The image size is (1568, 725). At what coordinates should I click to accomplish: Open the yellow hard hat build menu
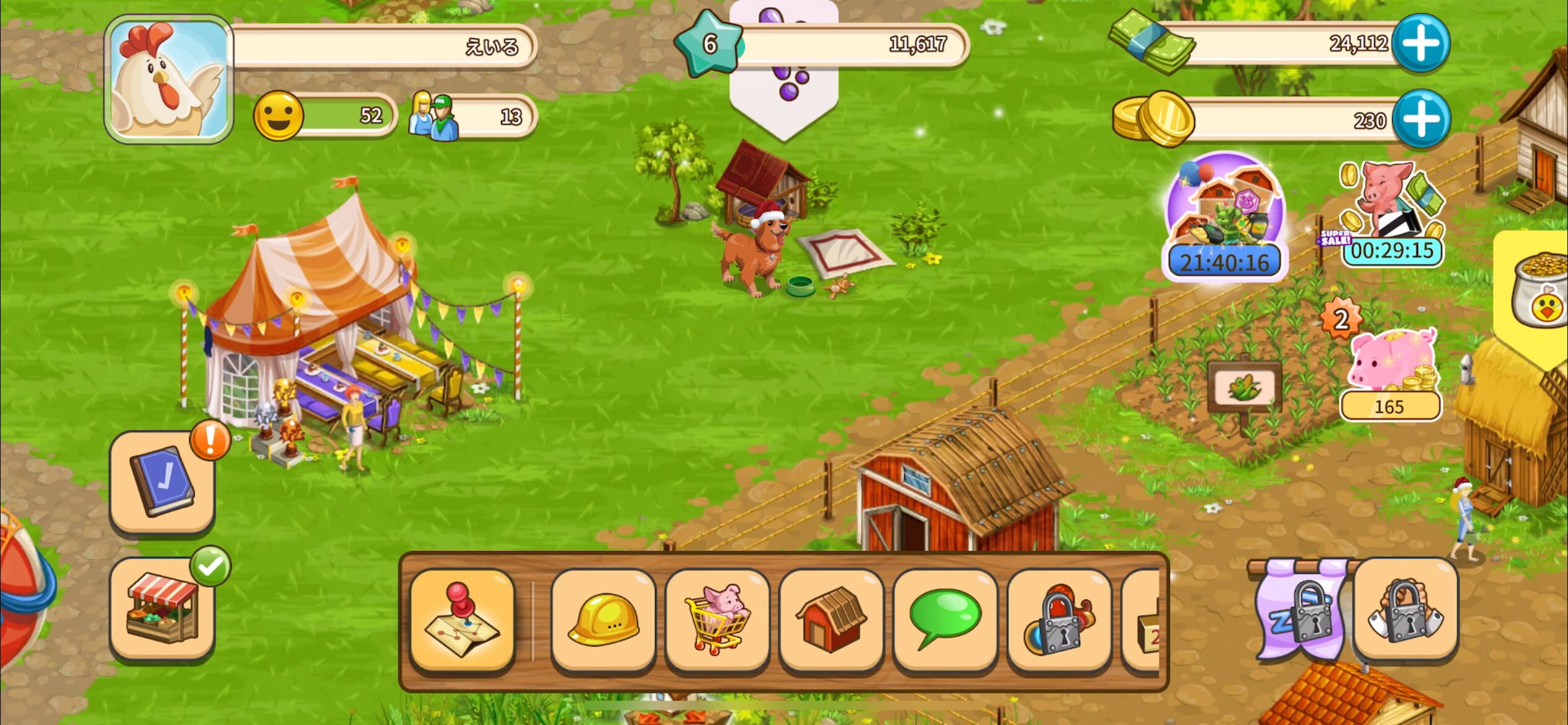click(603, 620)
